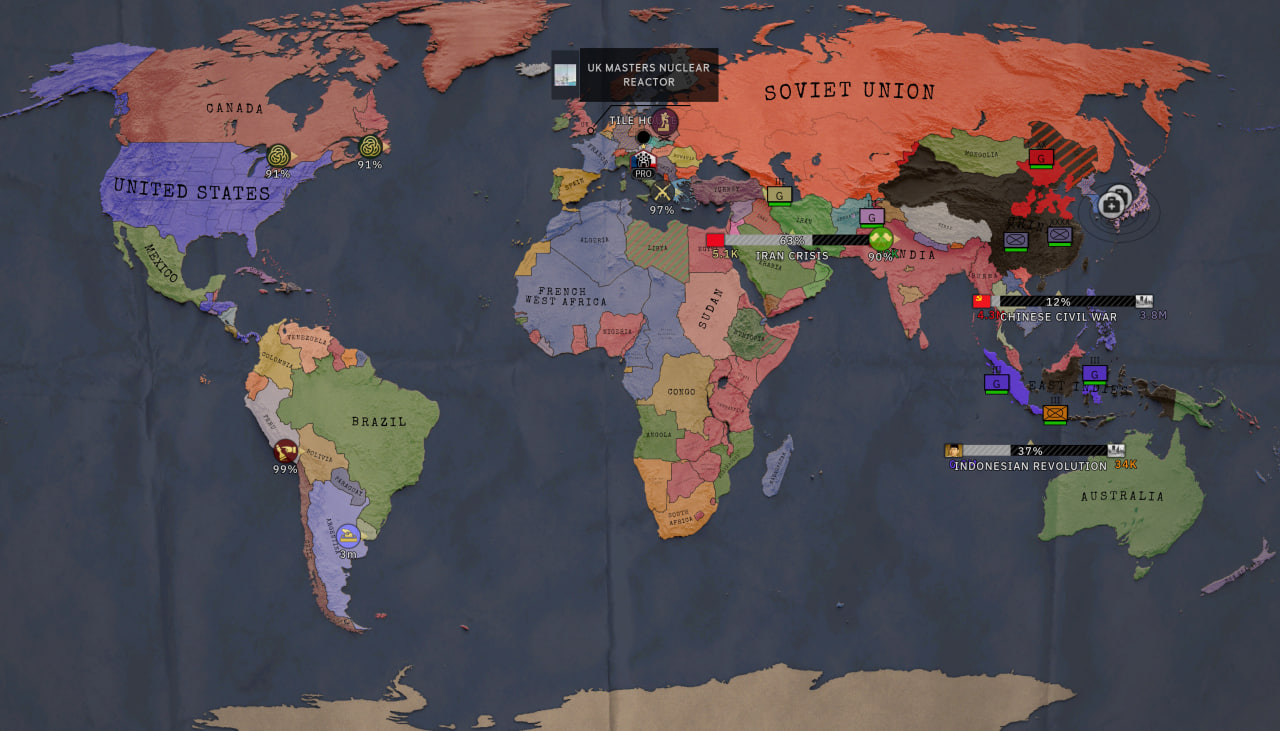Select the PRO faction badge in Europe
Viewport: 1280px width, 731px height.
643,161
